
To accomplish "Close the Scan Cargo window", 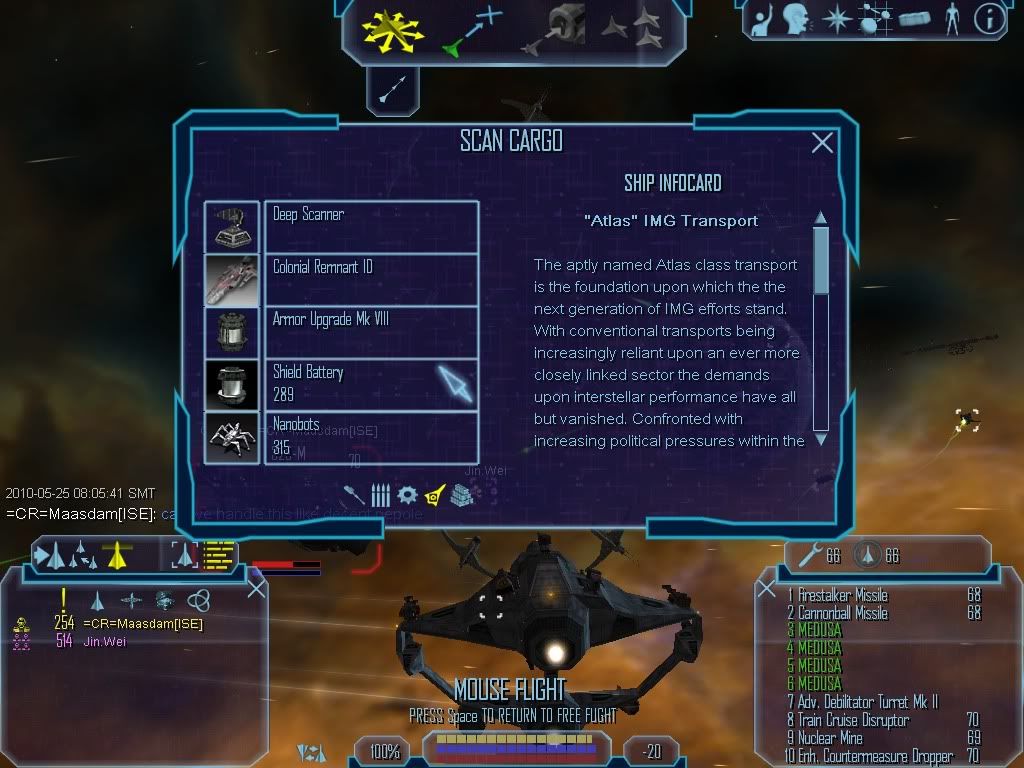I will pyautogui.click(x=822, y=143).
